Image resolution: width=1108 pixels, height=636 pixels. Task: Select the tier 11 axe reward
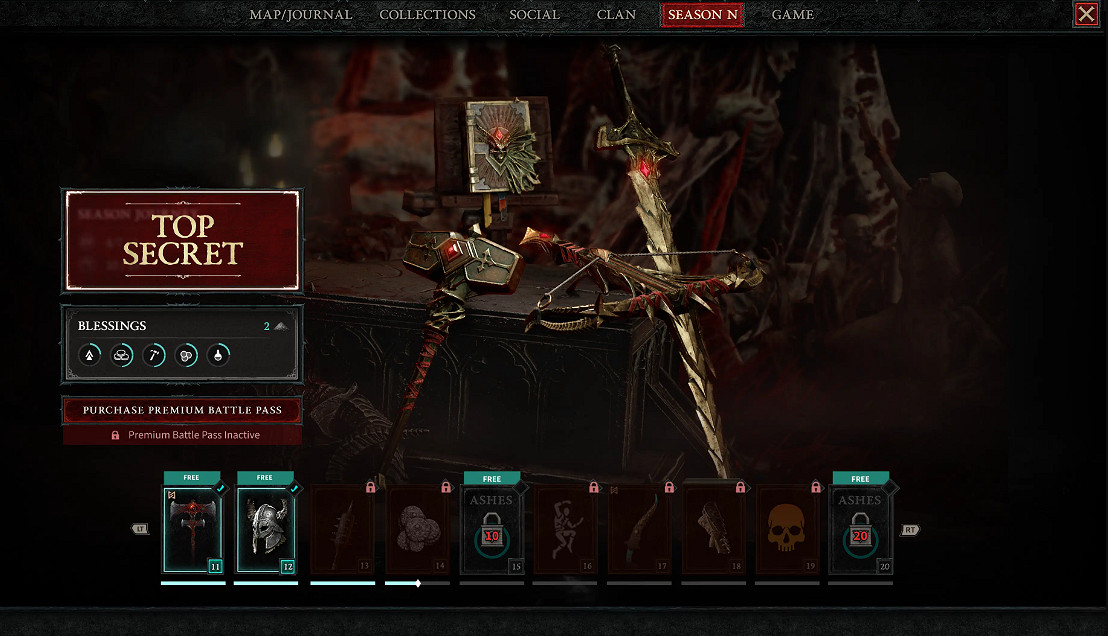point(194,530)
